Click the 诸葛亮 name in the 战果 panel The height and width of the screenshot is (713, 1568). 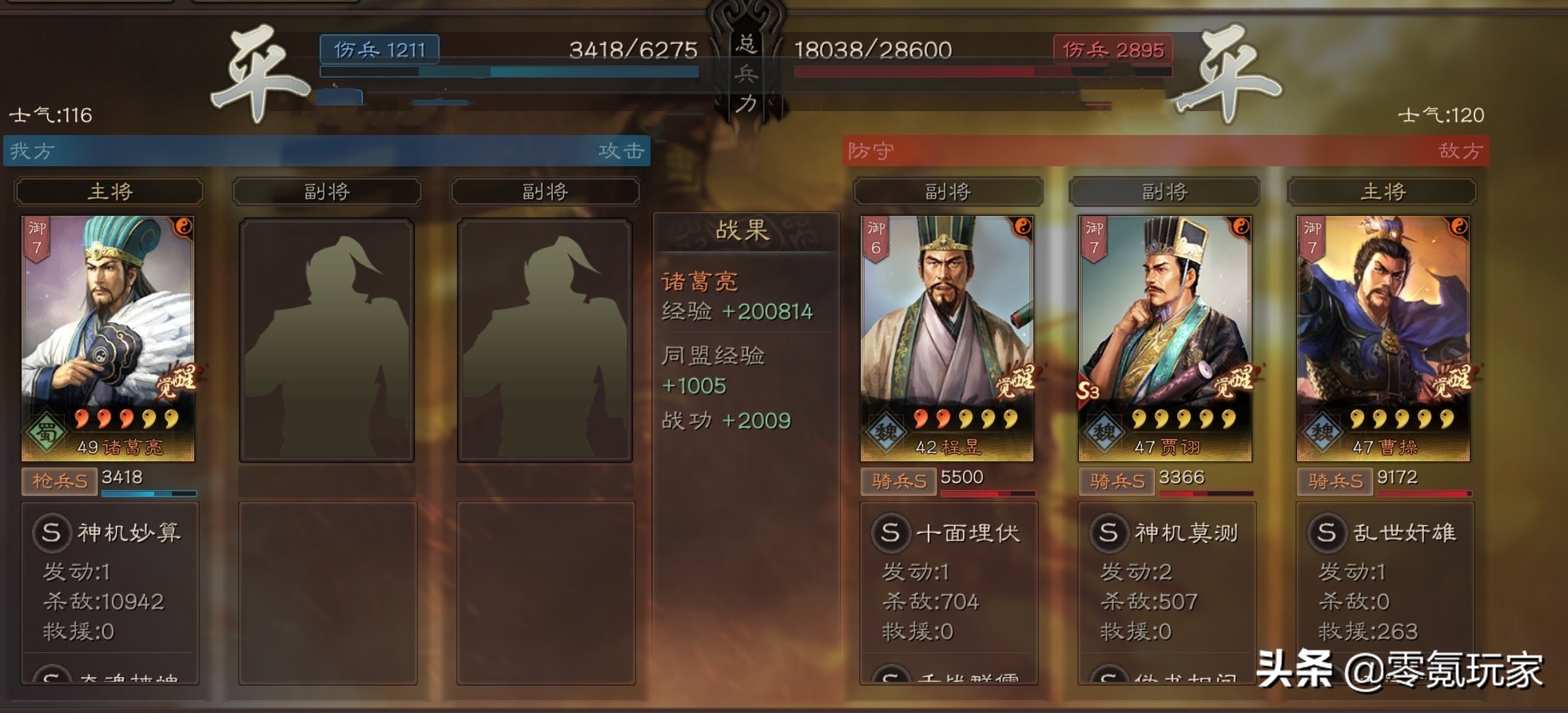[x=701, y=281]
